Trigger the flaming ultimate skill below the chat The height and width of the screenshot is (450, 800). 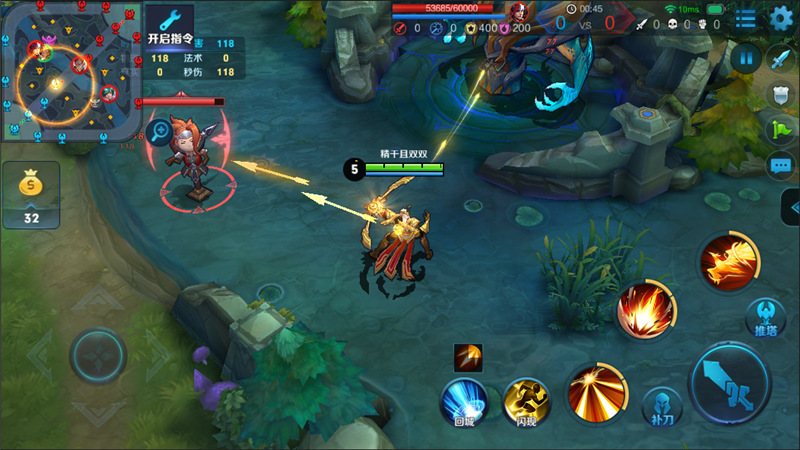729,263
